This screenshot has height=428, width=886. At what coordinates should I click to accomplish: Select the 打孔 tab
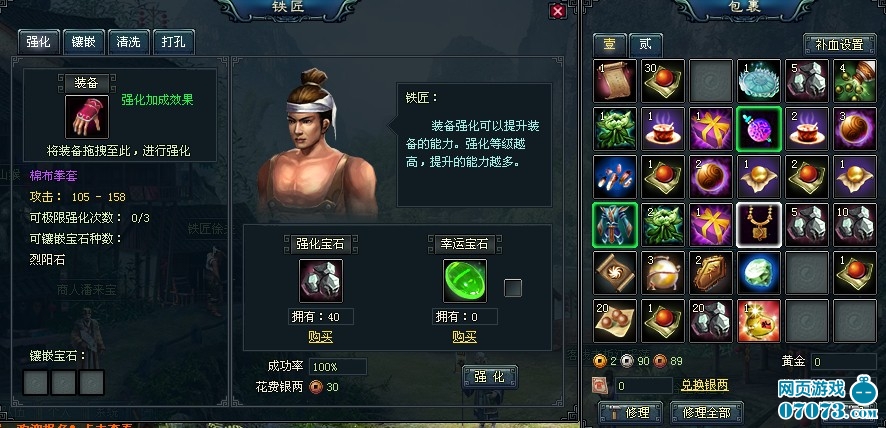(172, 41)
